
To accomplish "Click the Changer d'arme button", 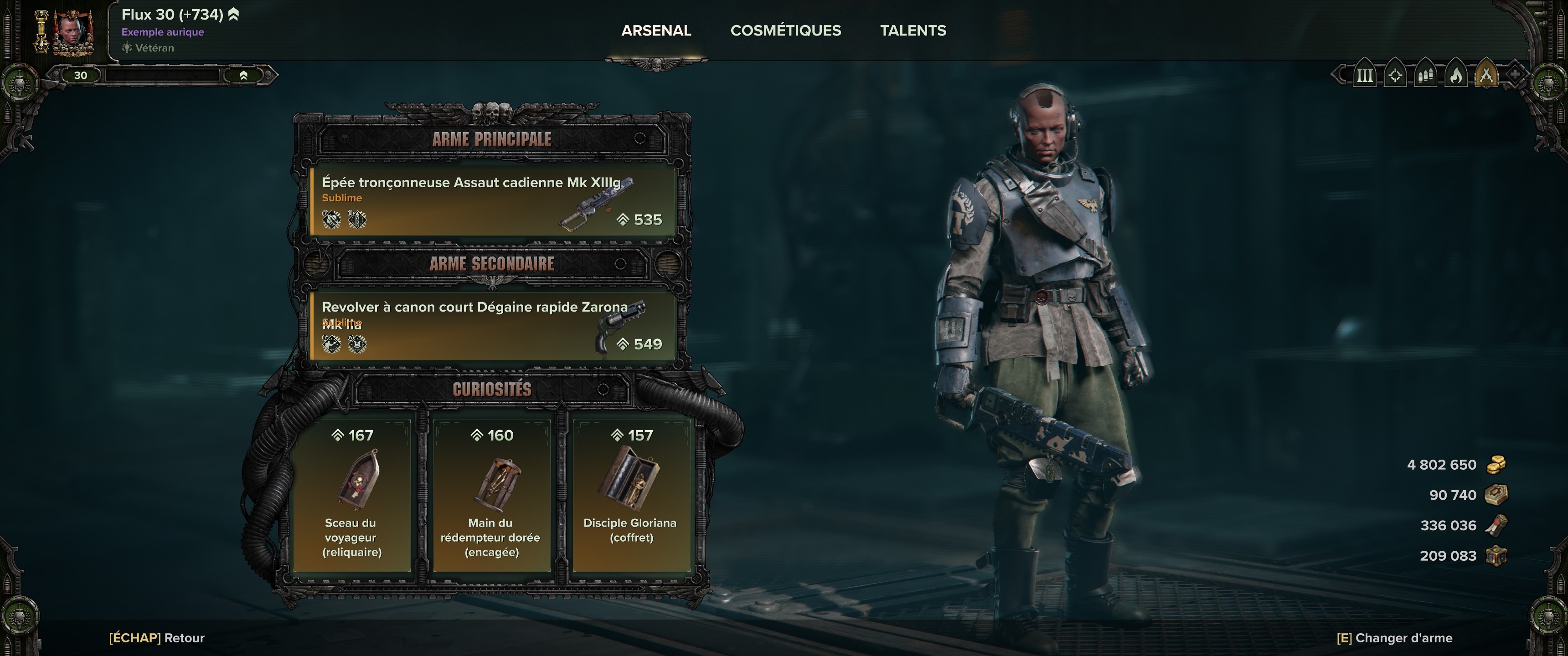I will [1394, 638].
